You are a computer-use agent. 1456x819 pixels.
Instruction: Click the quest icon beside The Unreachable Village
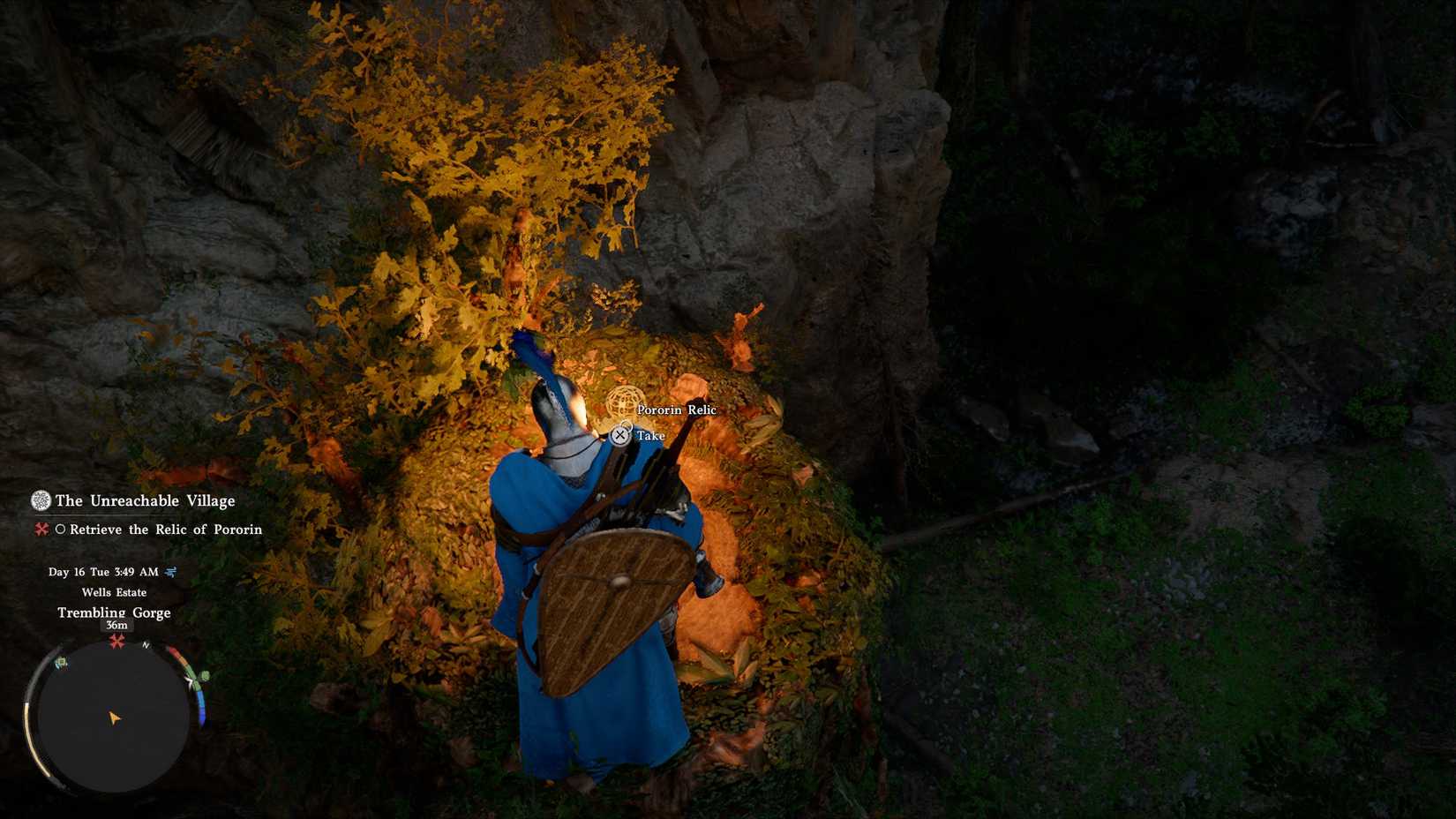[x=41, y=501]
